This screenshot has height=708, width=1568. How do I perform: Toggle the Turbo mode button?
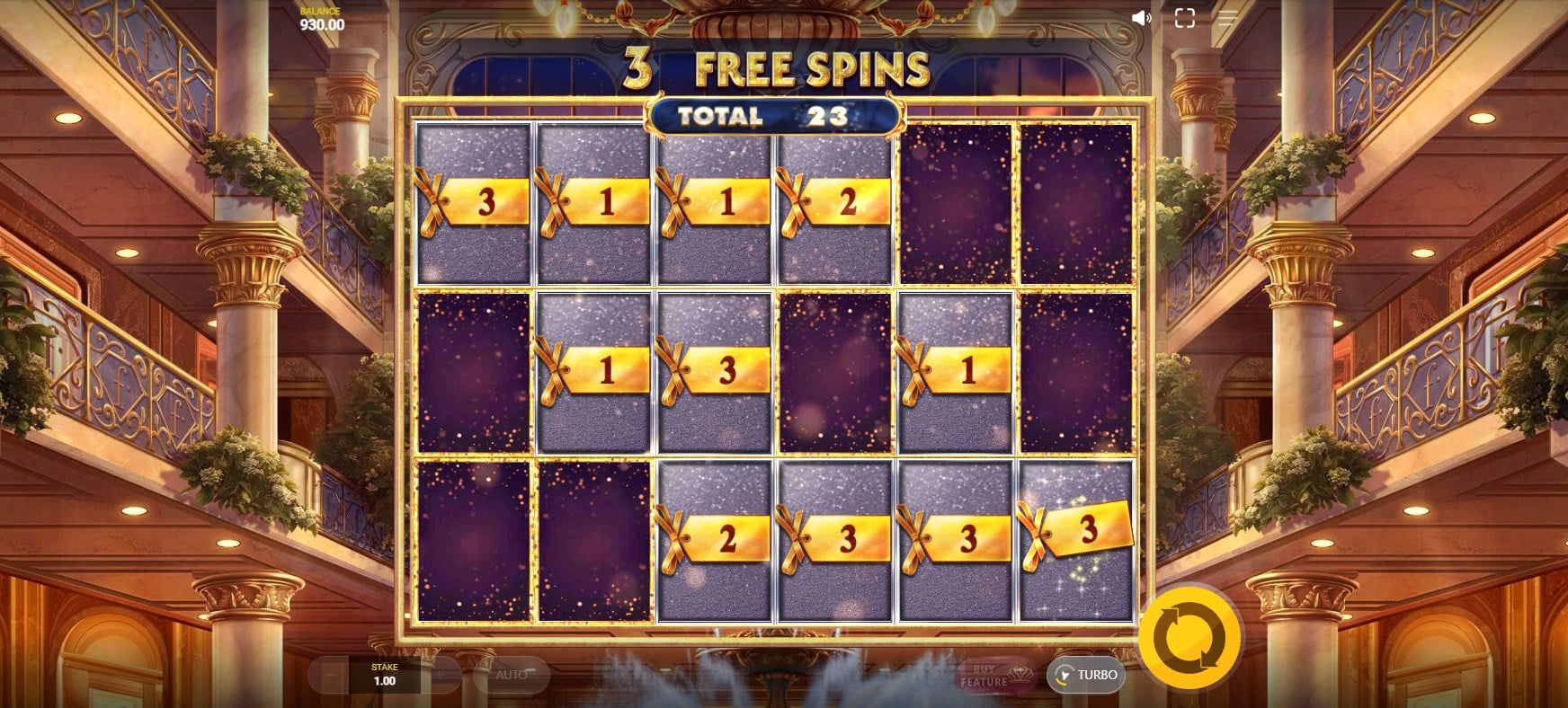(x=1086, y=675)
